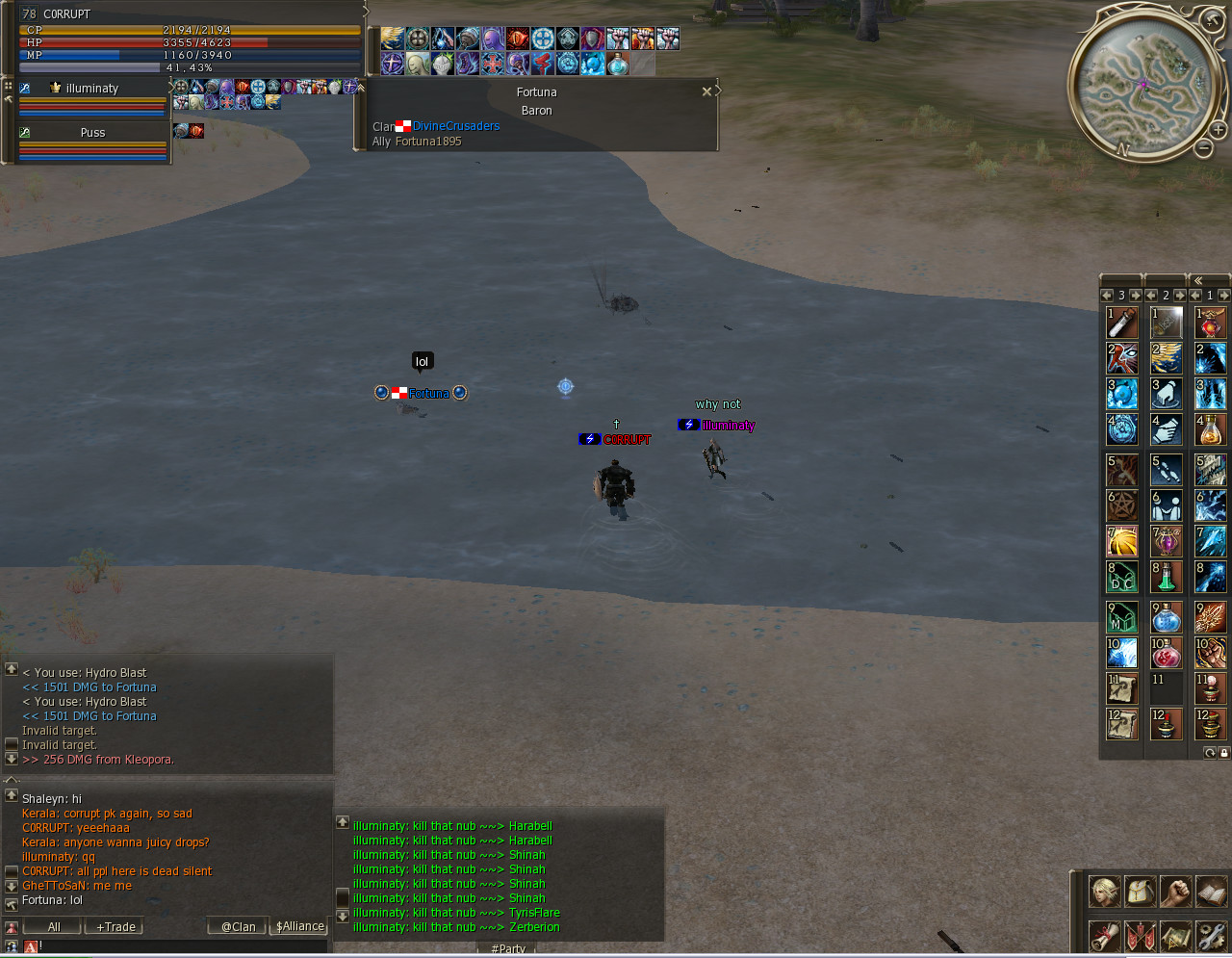Close the Fortuna target window
Image resolution: width=1232 pixels, height=958 pixels.
tap(706, 92)
